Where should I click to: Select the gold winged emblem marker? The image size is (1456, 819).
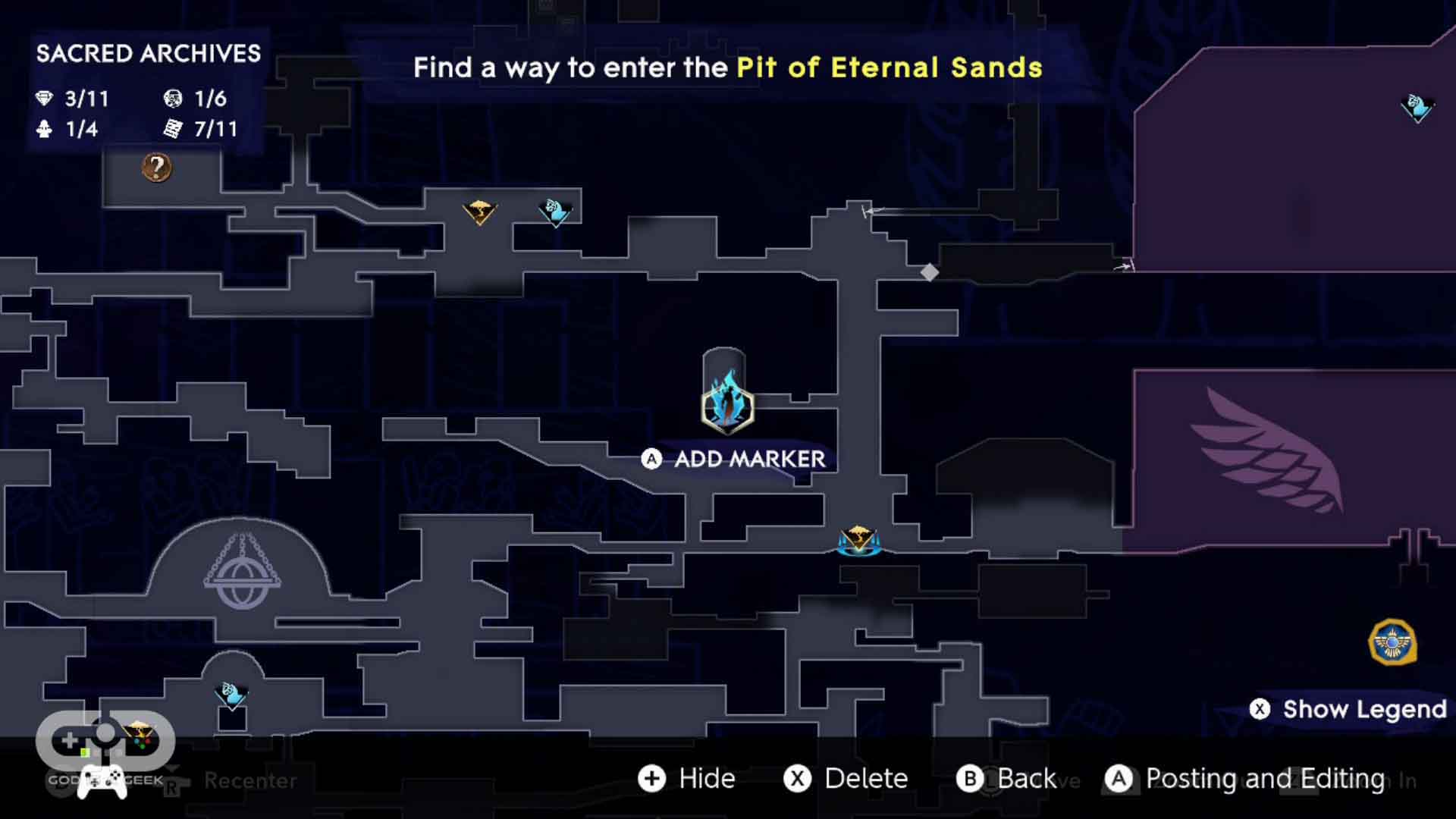point(1392,642)
